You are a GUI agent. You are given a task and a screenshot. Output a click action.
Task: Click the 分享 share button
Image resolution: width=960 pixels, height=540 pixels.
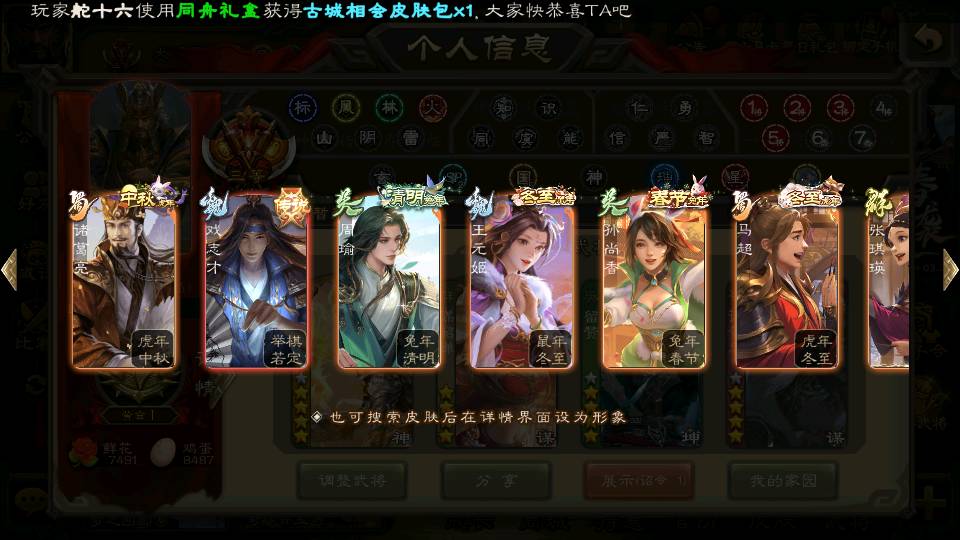pos(496,481)
